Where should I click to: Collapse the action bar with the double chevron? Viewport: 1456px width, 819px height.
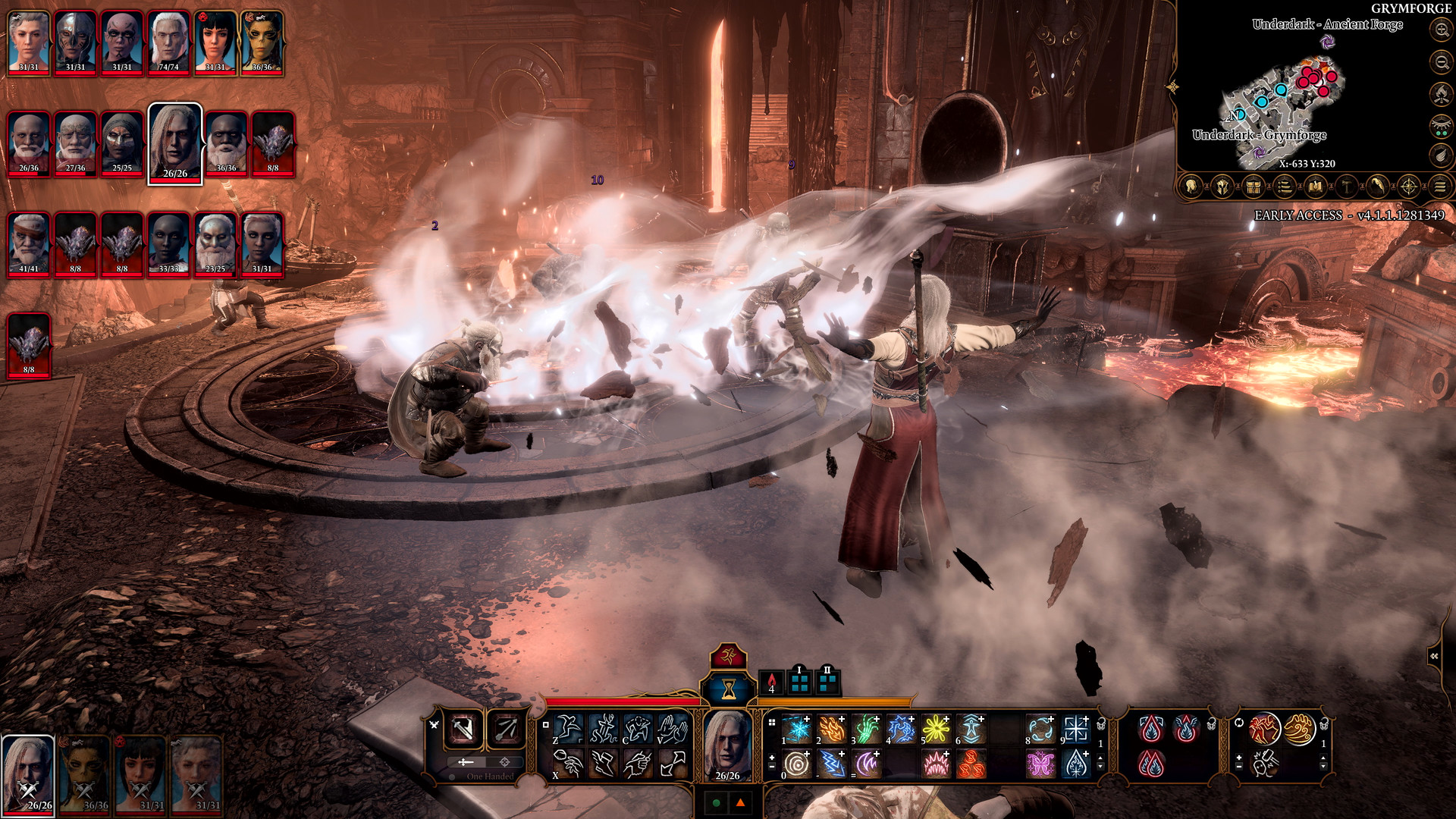coord(1434,656)
